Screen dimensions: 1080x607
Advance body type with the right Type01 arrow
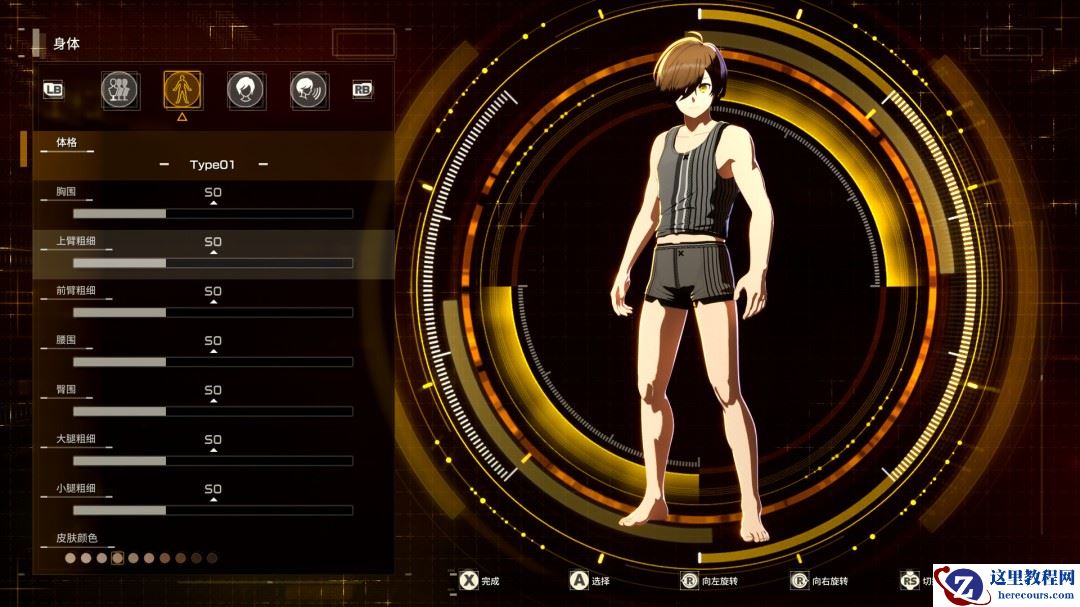point(262,164)
